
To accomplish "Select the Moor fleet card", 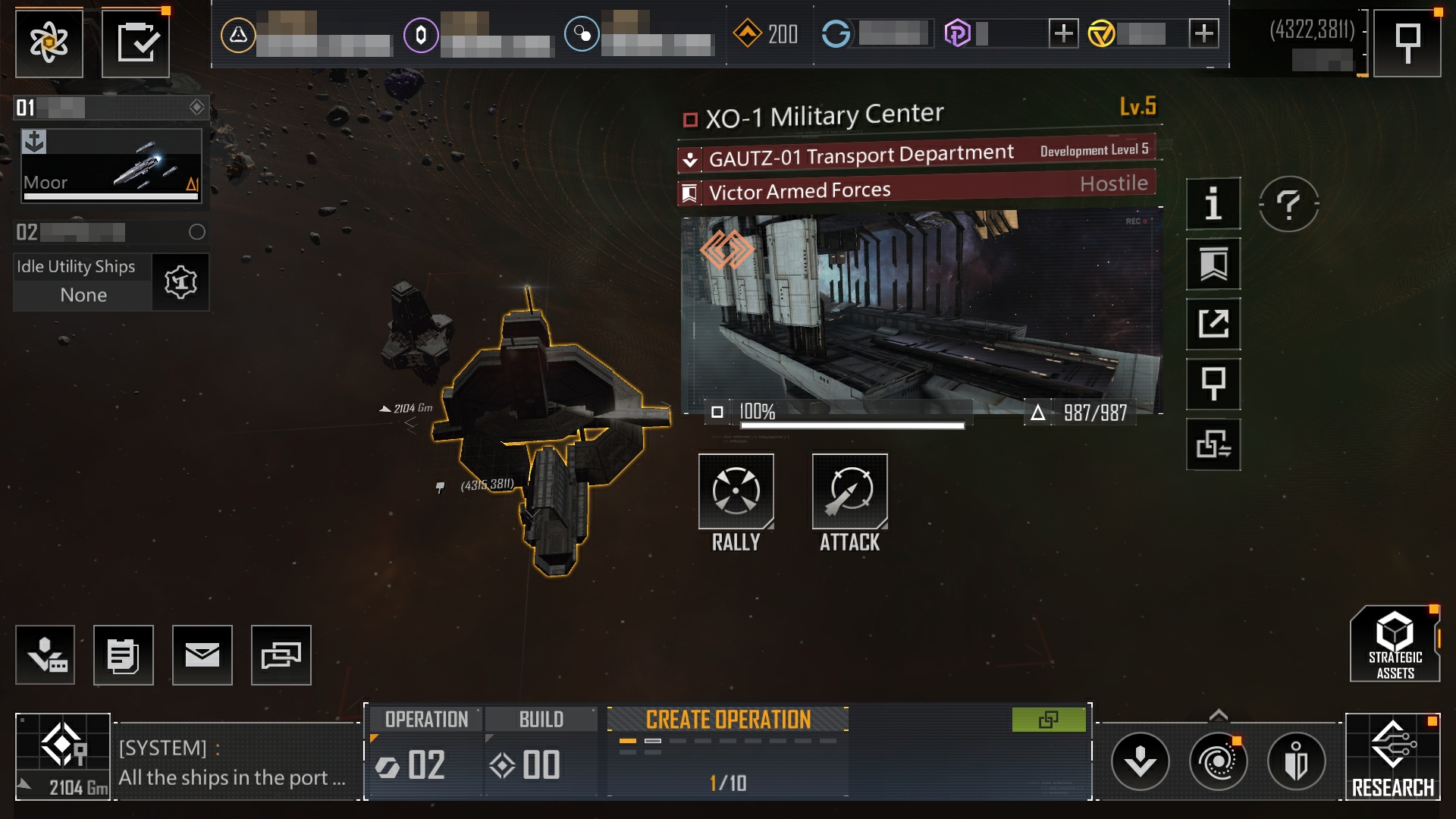I will click(x=111, y=166).
